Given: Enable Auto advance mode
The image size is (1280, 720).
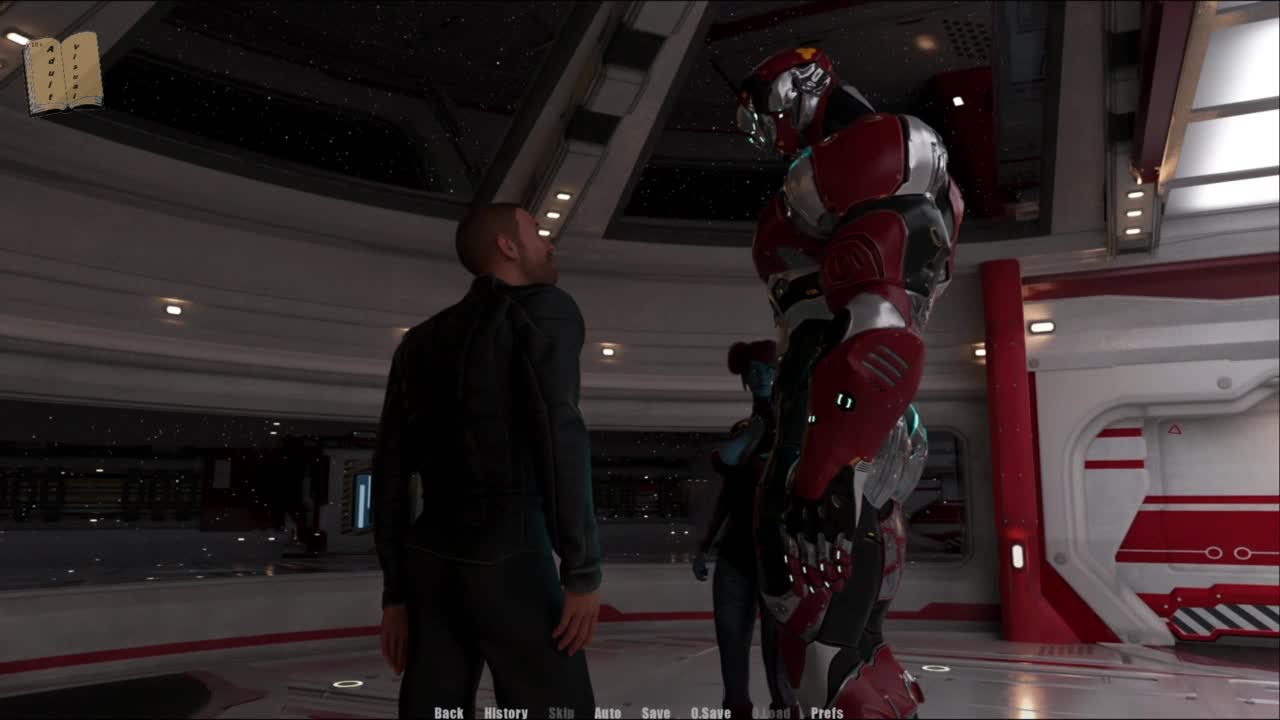Looking at the screenshot, I should [x=608, y=713].
